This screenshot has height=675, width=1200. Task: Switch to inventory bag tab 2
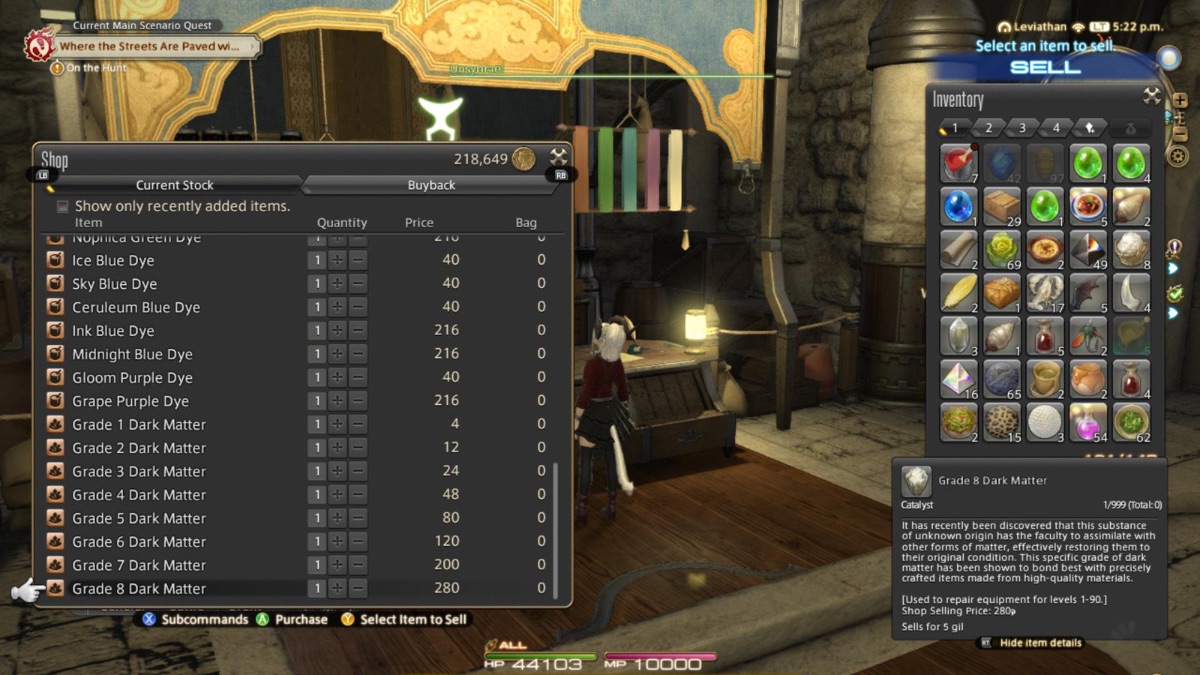[988, 128]
